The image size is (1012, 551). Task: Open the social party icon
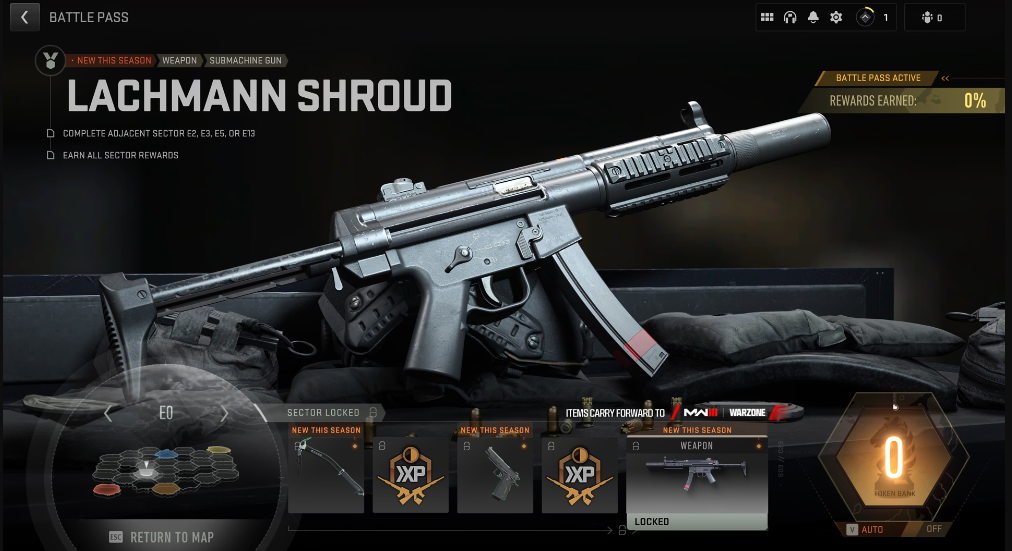[933, 17]
